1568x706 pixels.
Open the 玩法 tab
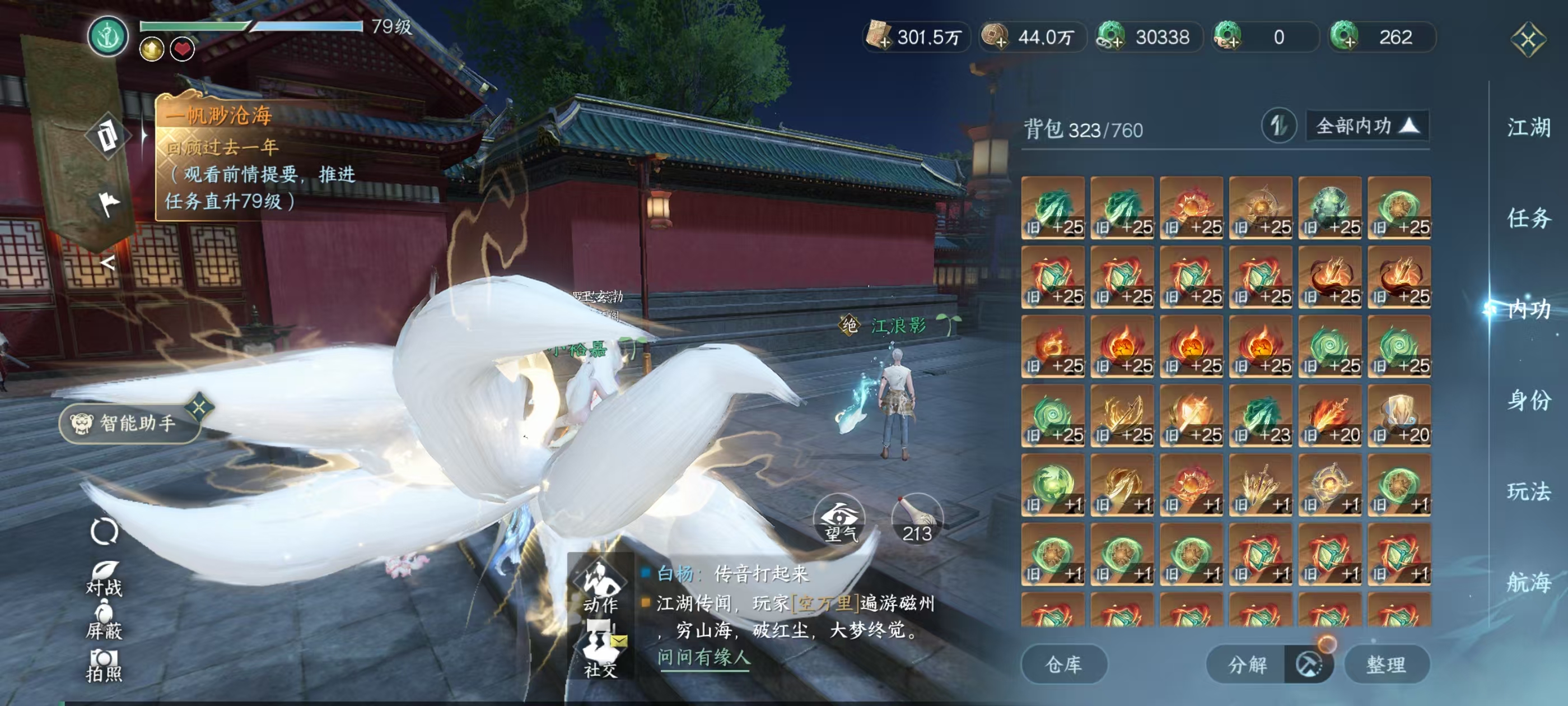click(1528, 491)
